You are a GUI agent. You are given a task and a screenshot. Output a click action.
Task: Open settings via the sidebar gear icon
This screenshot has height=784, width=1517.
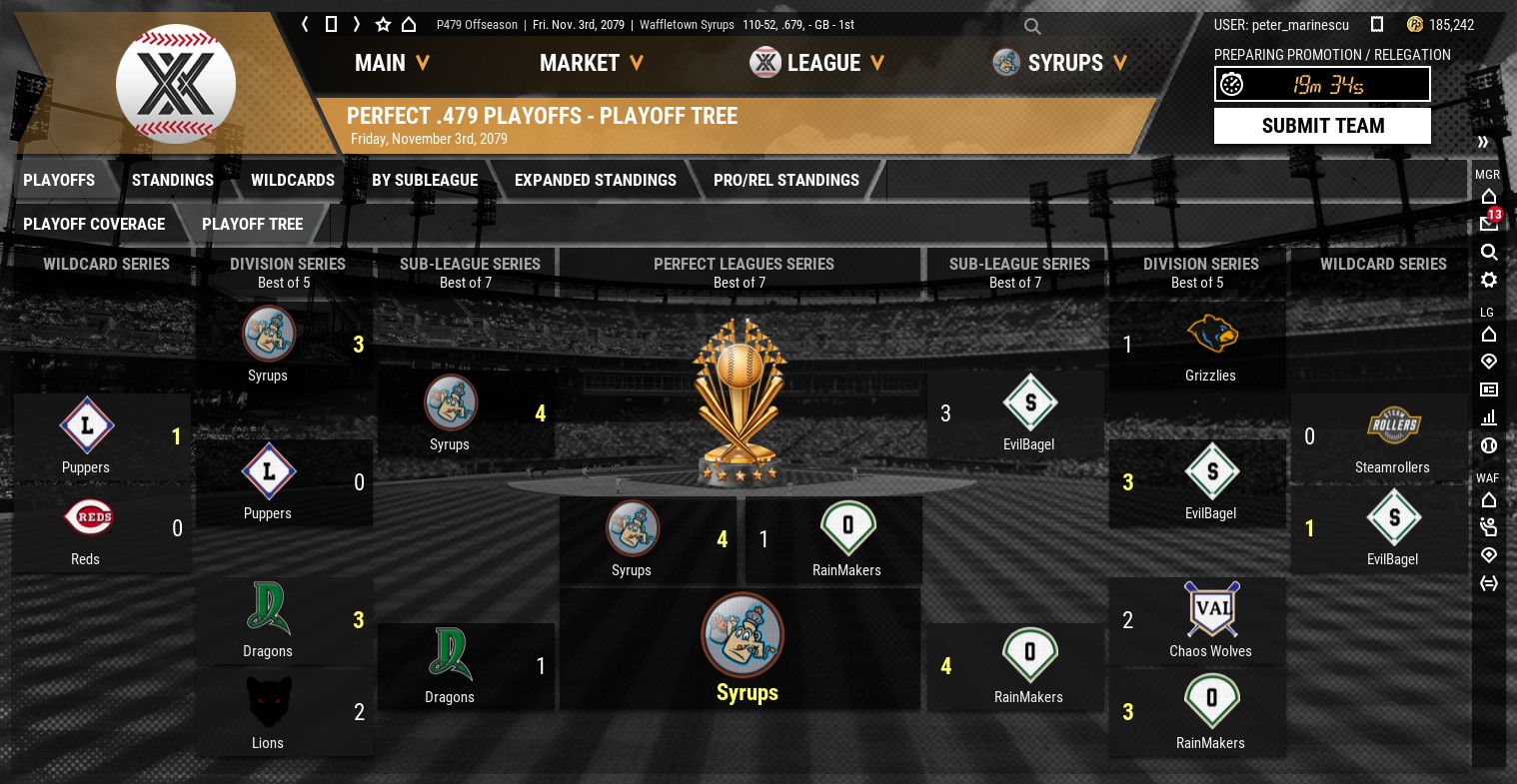pos(1488,280)
